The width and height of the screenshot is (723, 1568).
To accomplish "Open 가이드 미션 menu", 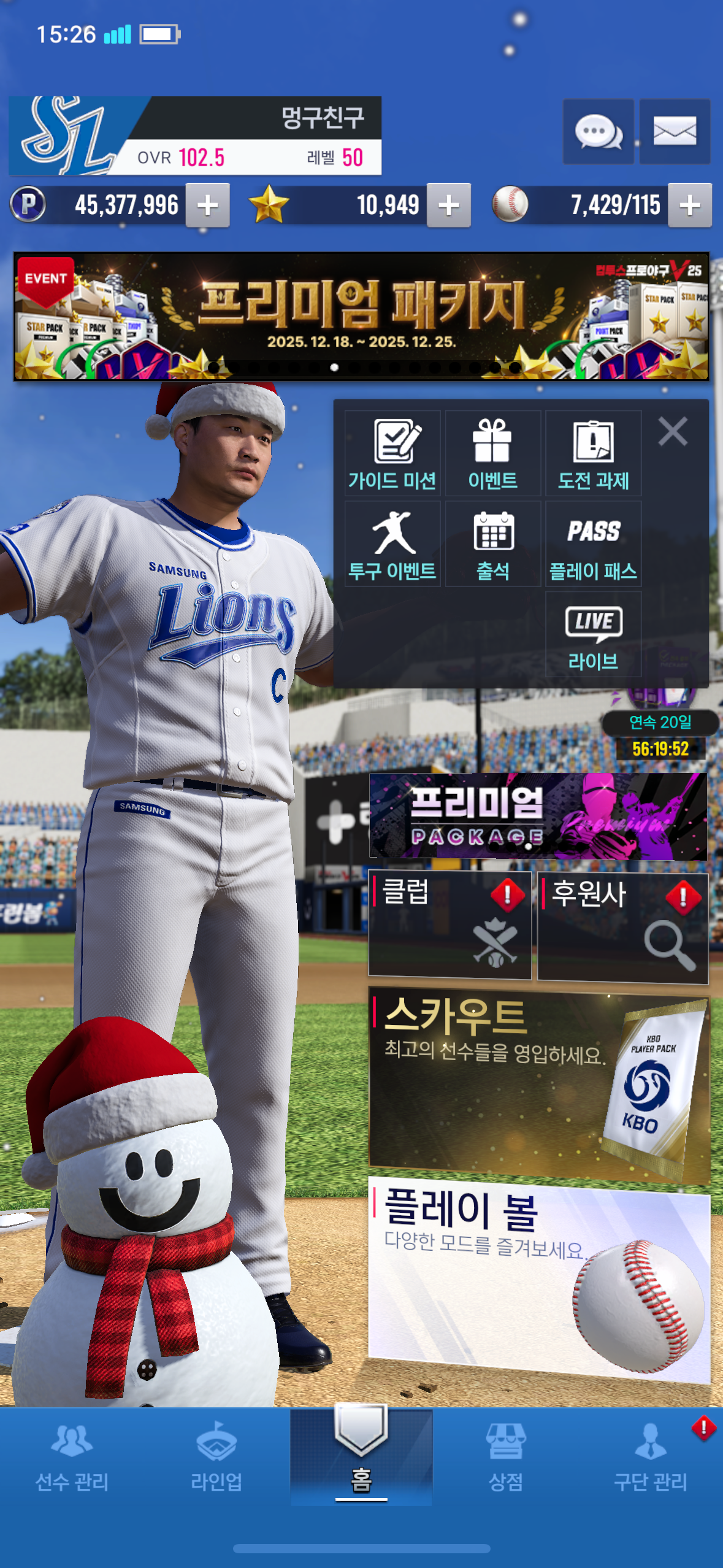I will pyautogui.click(x=392, y=454).
